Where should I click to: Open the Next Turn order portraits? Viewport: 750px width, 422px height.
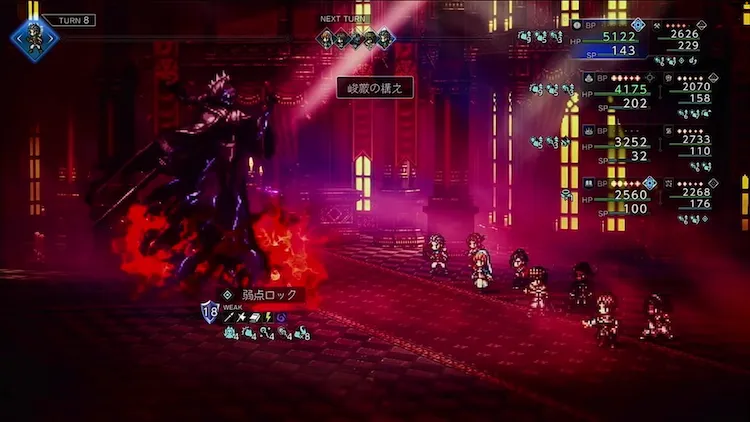click(x=355, y=39)
